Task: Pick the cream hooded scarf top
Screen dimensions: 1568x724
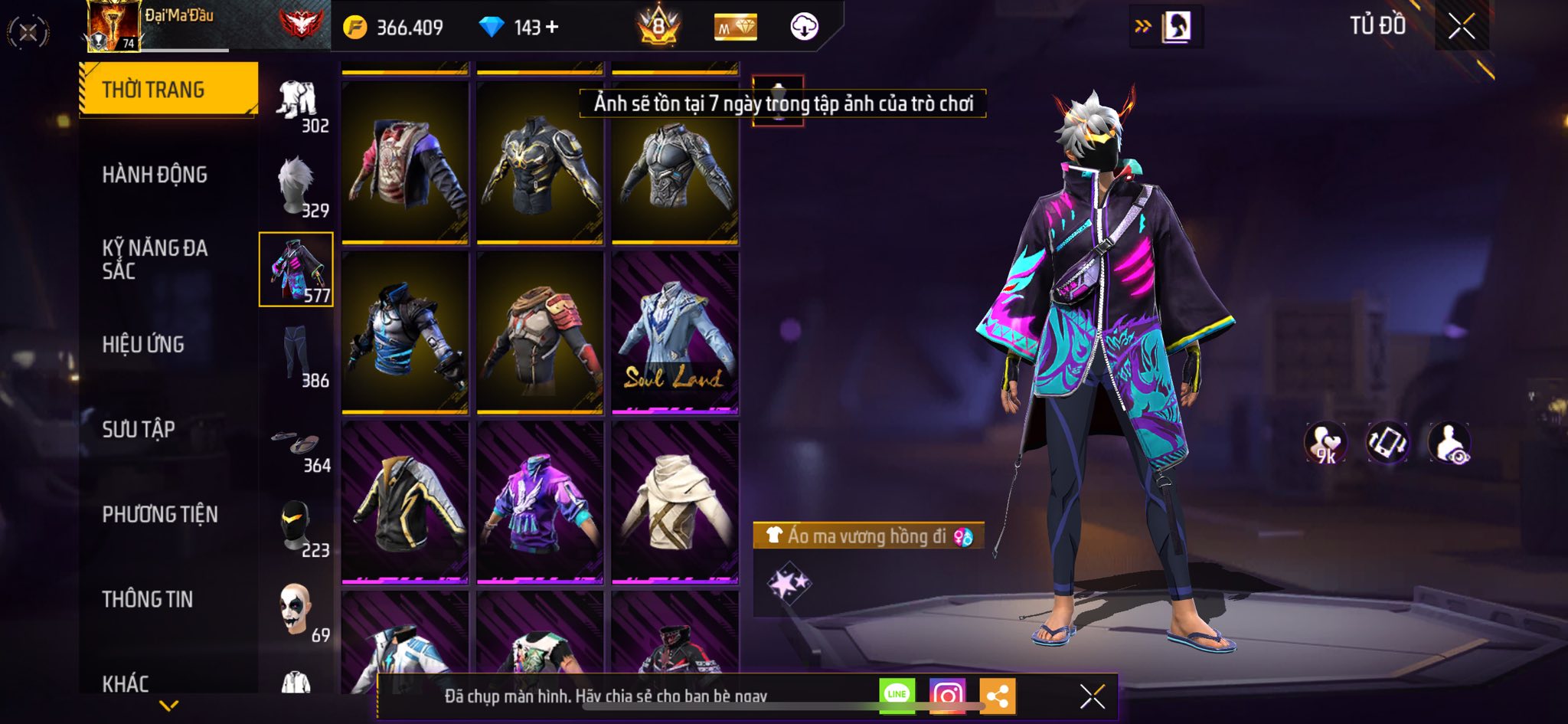Action: (675, 502)
